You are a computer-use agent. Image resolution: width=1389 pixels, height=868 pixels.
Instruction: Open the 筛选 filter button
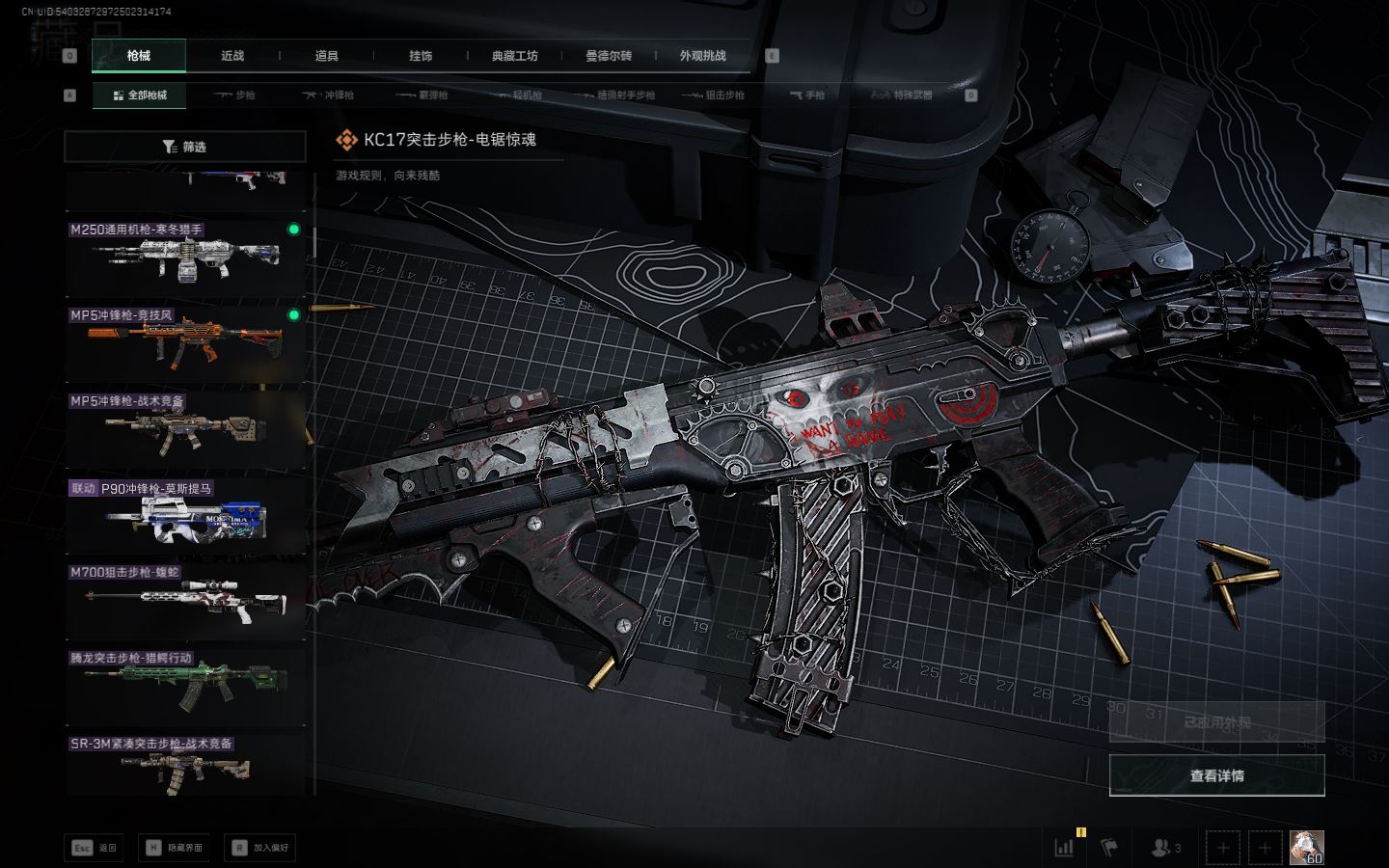pyautogui.click(x=185, y=147)
